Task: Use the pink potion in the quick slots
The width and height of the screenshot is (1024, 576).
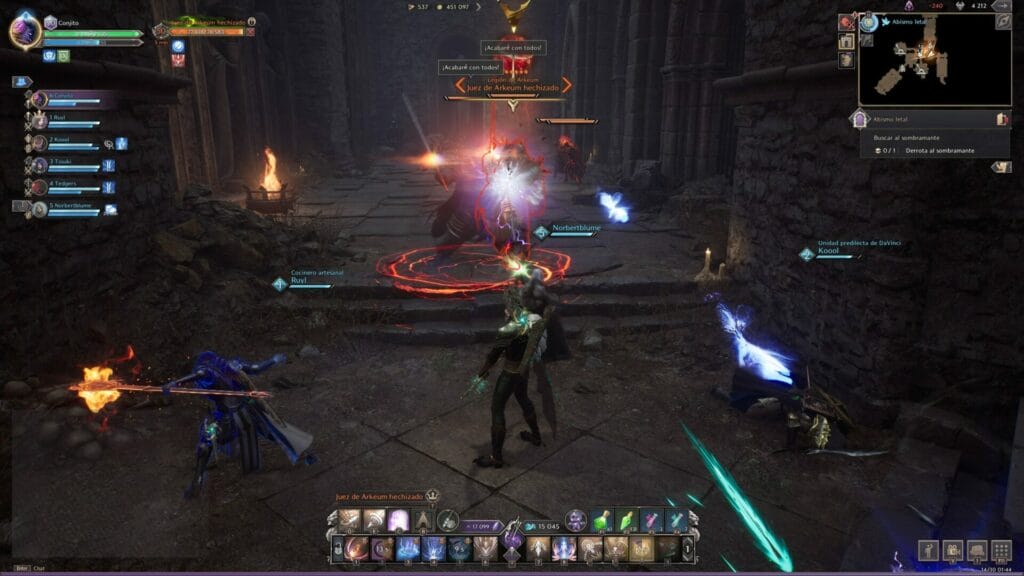Action: pyautogui.click(x=652, y=520)
